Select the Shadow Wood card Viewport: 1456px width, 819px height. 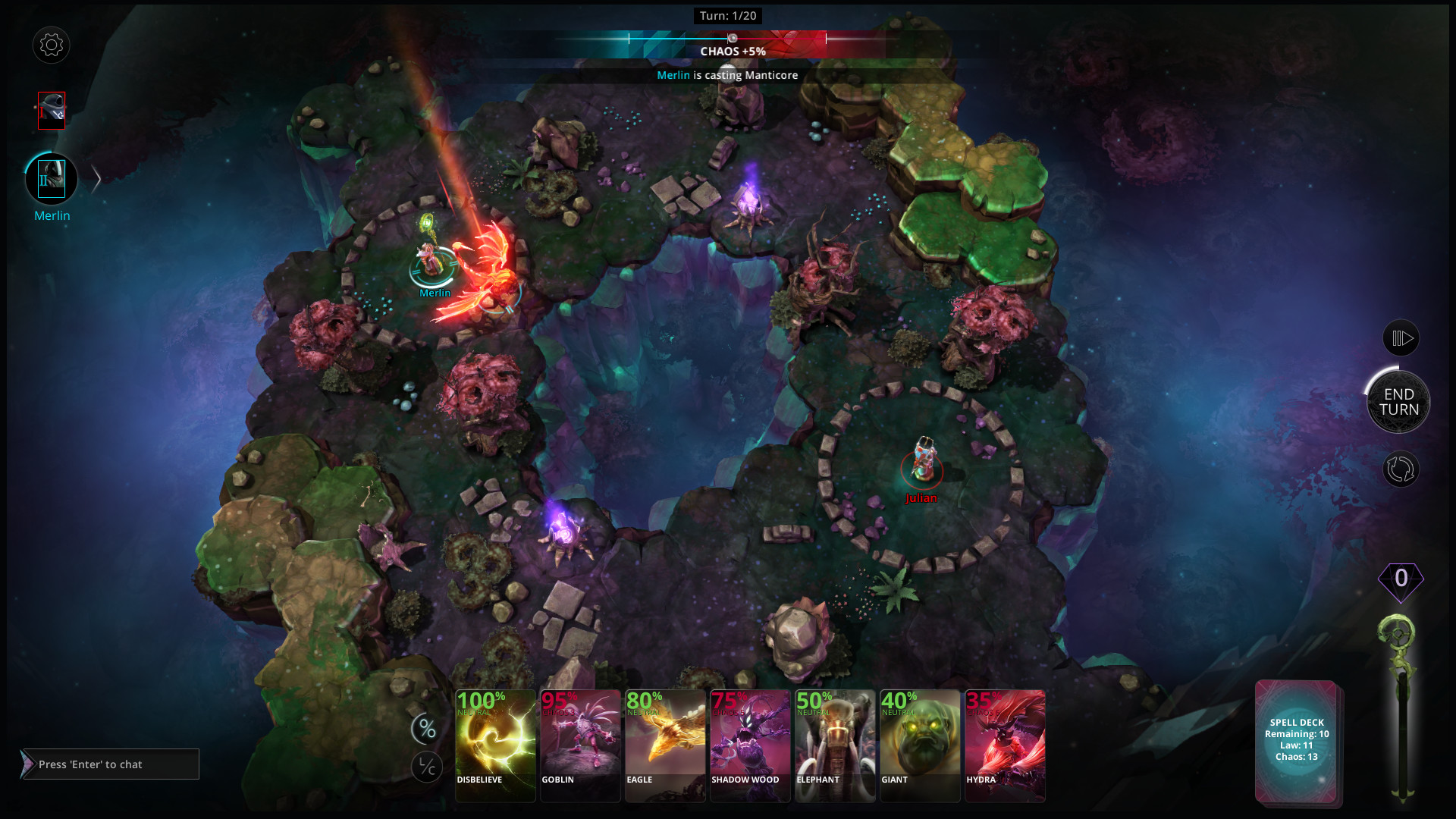pyautogui.click(x=750, y=745)
